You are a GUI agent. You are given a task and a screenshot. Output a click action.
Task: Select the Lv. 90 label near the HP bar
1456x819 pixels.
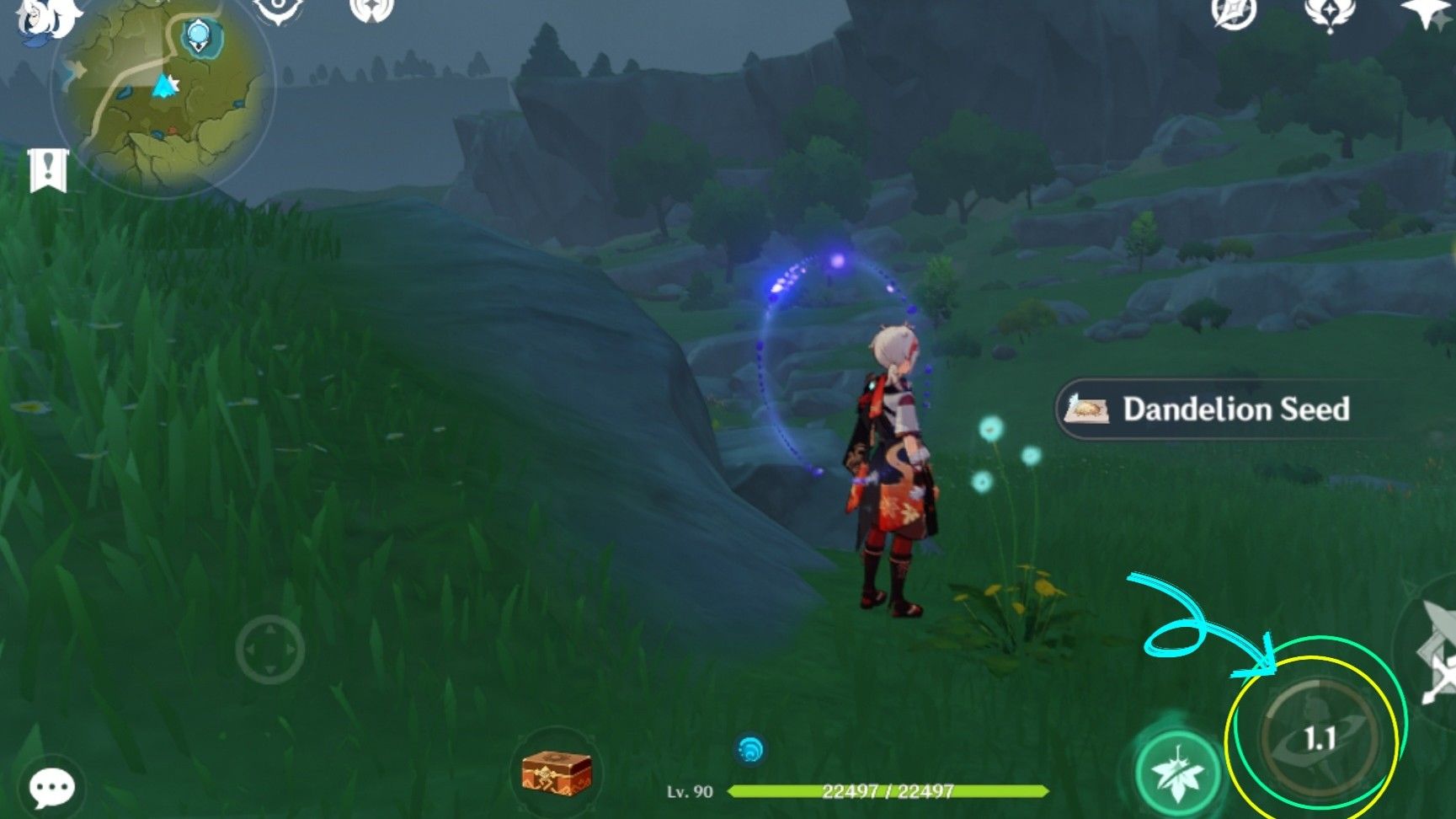[x=691, y=792]
